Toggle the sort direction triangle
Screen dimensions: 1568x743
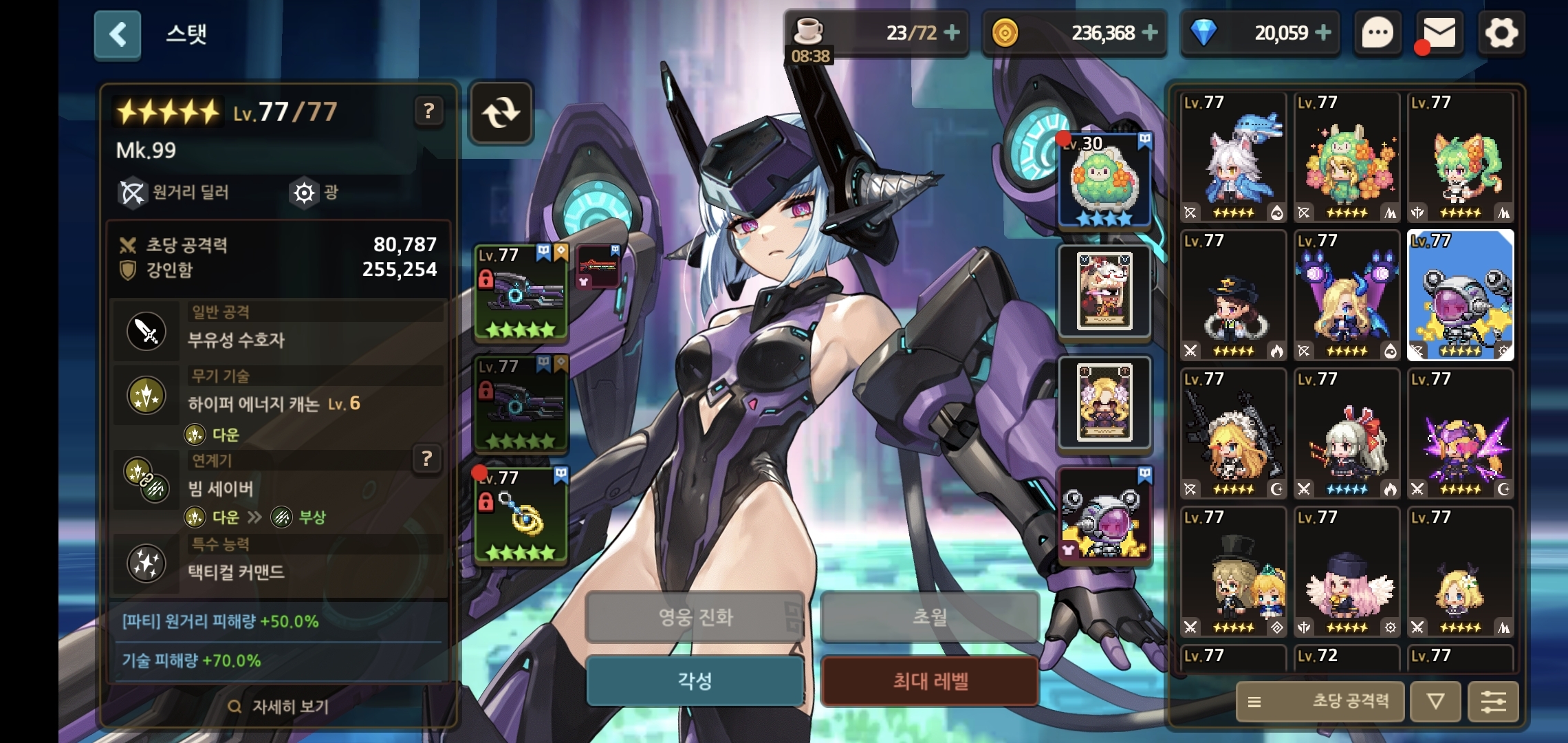pos(1435,702)
